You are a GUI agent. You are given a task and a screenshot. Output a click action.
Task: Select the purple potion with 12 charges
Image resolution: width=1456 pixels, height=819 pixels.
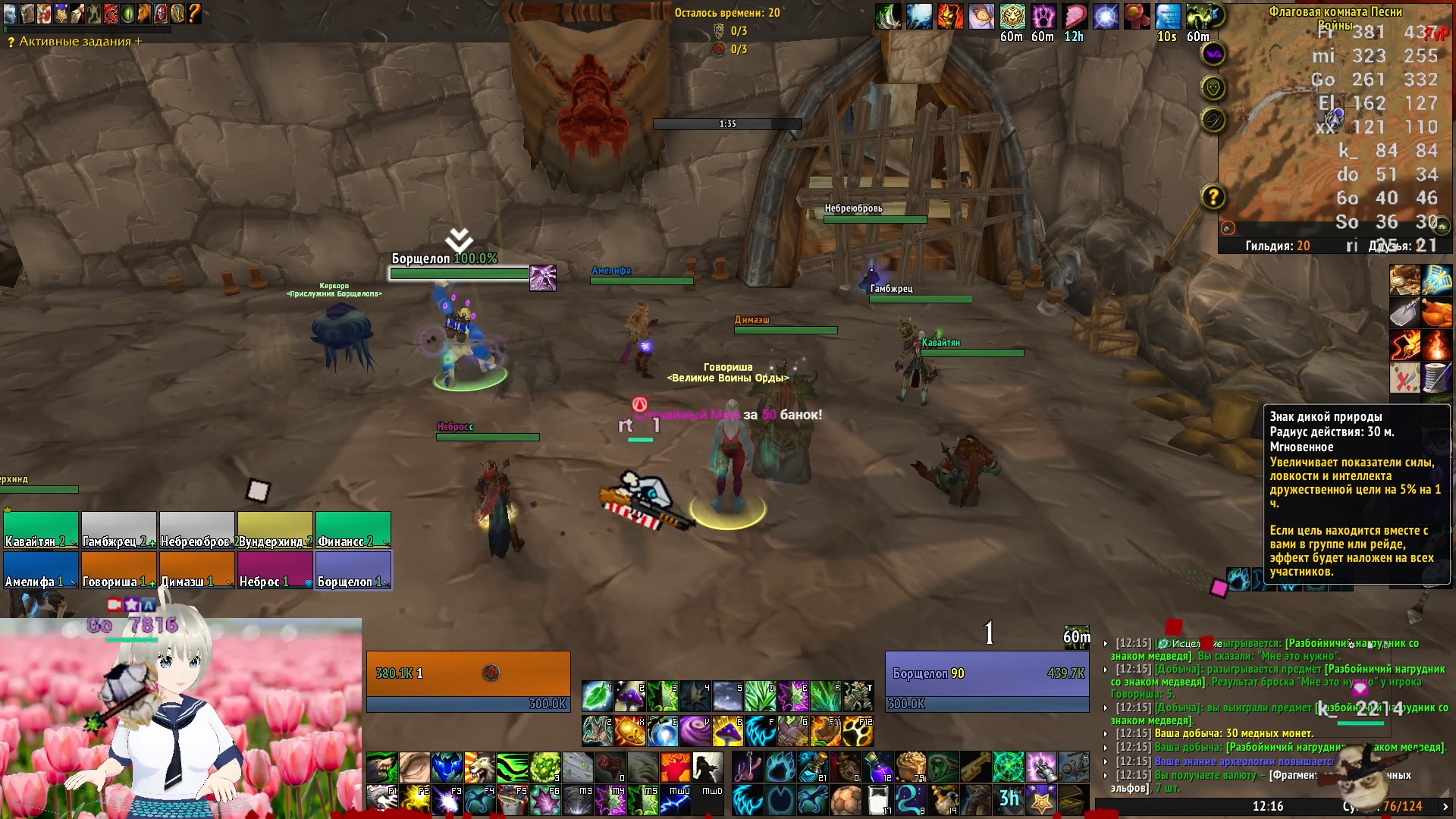878,767
